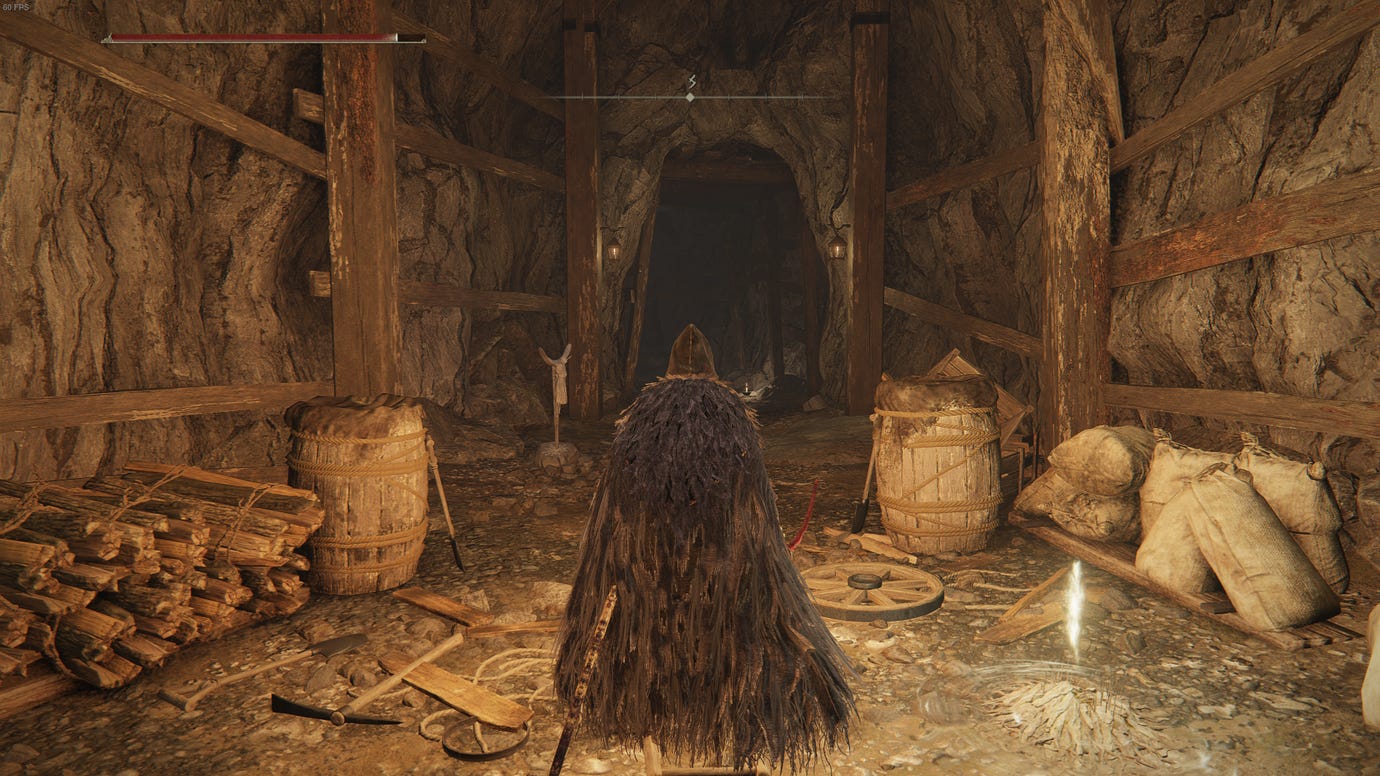Screen dimensions: 1380x776
Task: Click the red health bar
Action: pyautogui.click(x=250, y=36)
